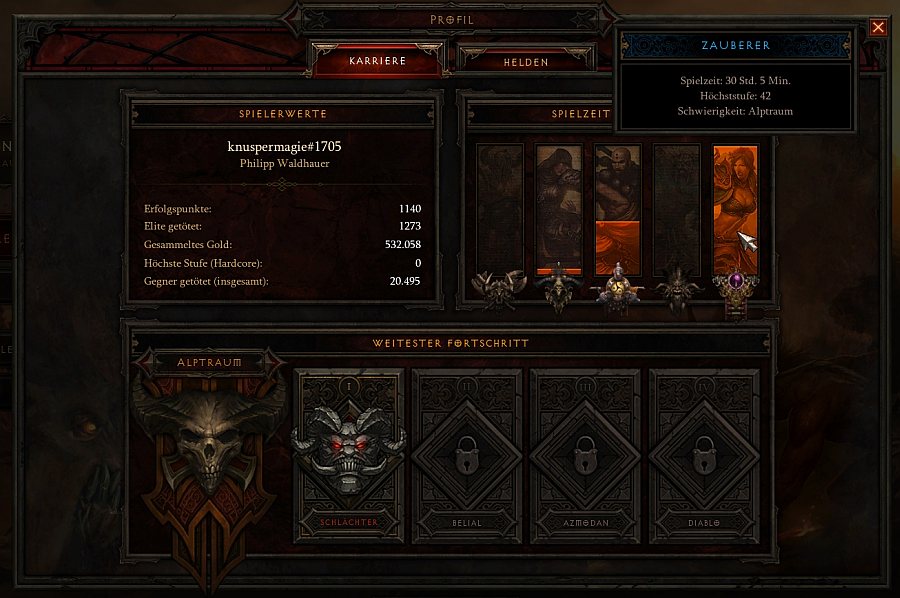
Task: Select the locked Belial tile
Action: click(467, 455)
